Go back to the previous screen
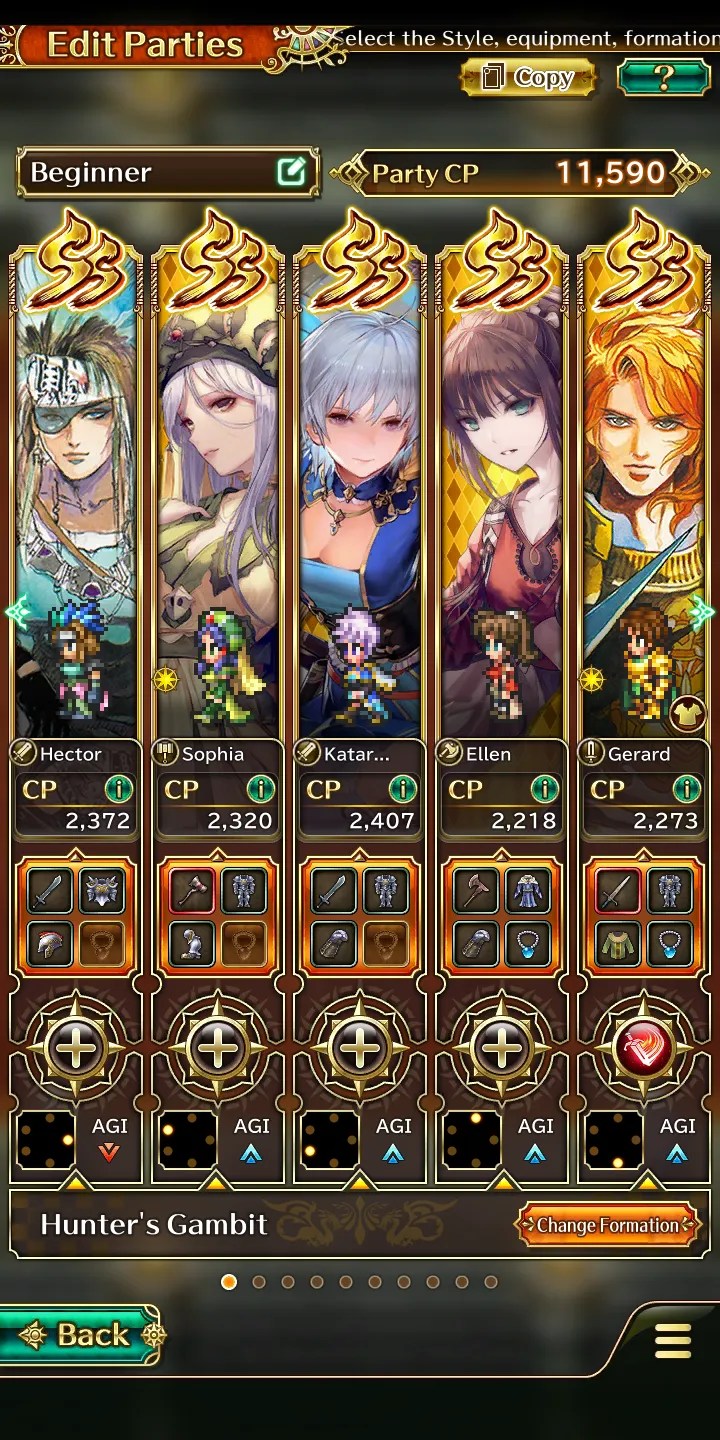The width and height of the screenshot is (720, 1440). coord(80,1334)
